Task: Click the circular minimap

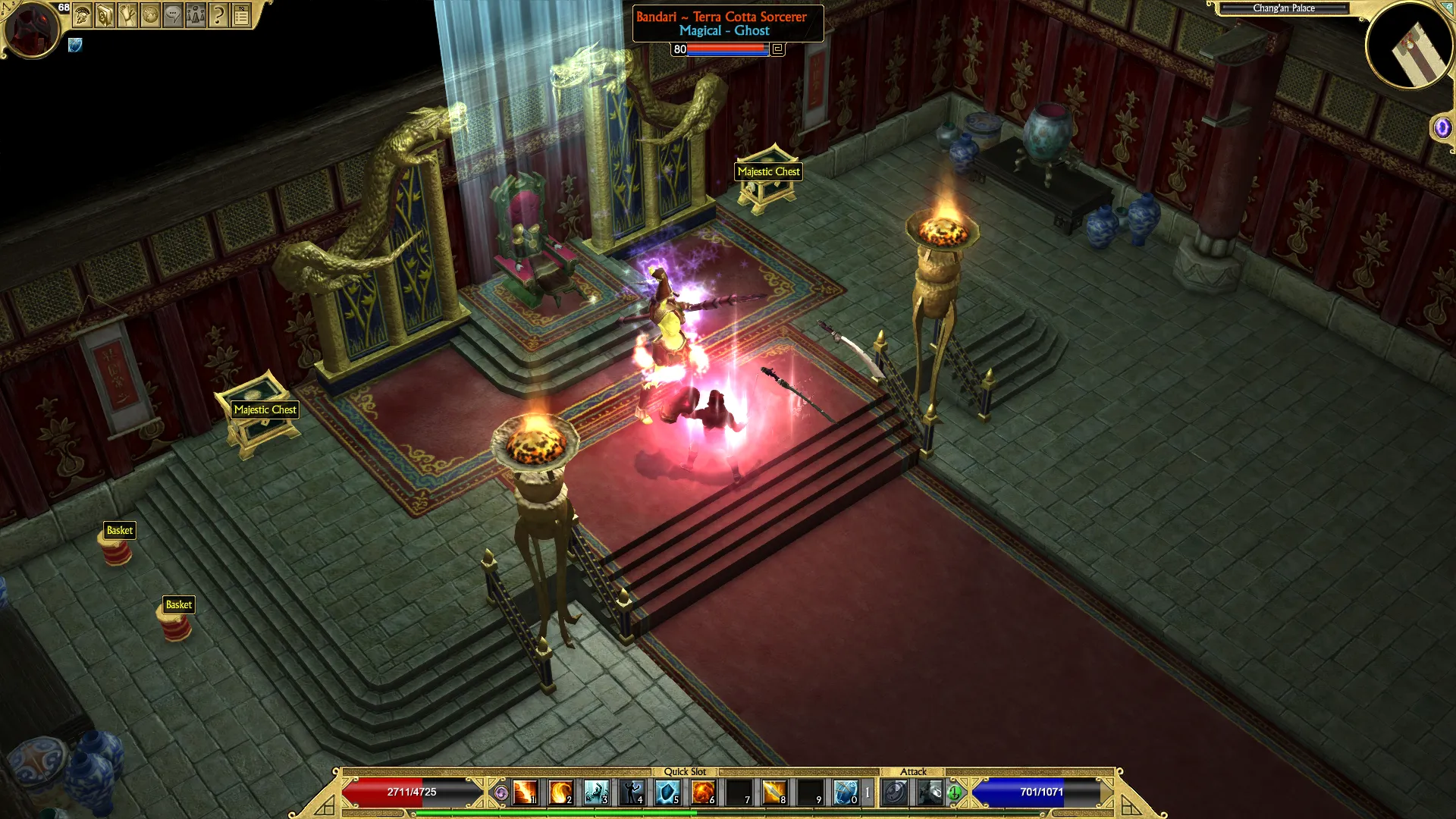Action: [1409, 45]
